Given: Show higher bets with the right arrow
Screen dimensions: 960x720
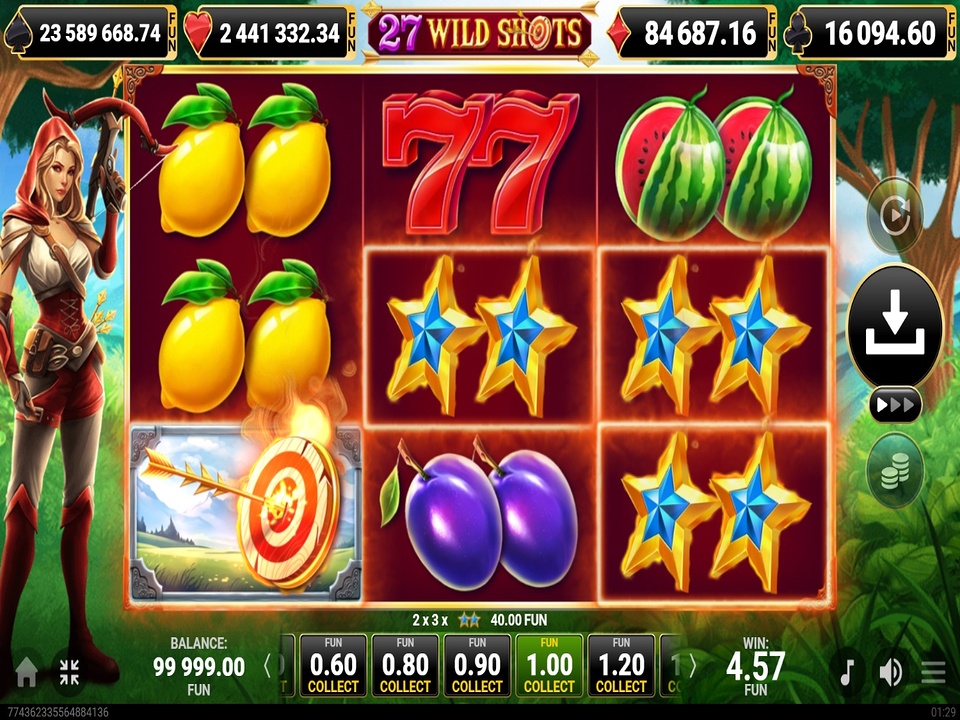Looking at the screenshot, I should coord(691,666).
